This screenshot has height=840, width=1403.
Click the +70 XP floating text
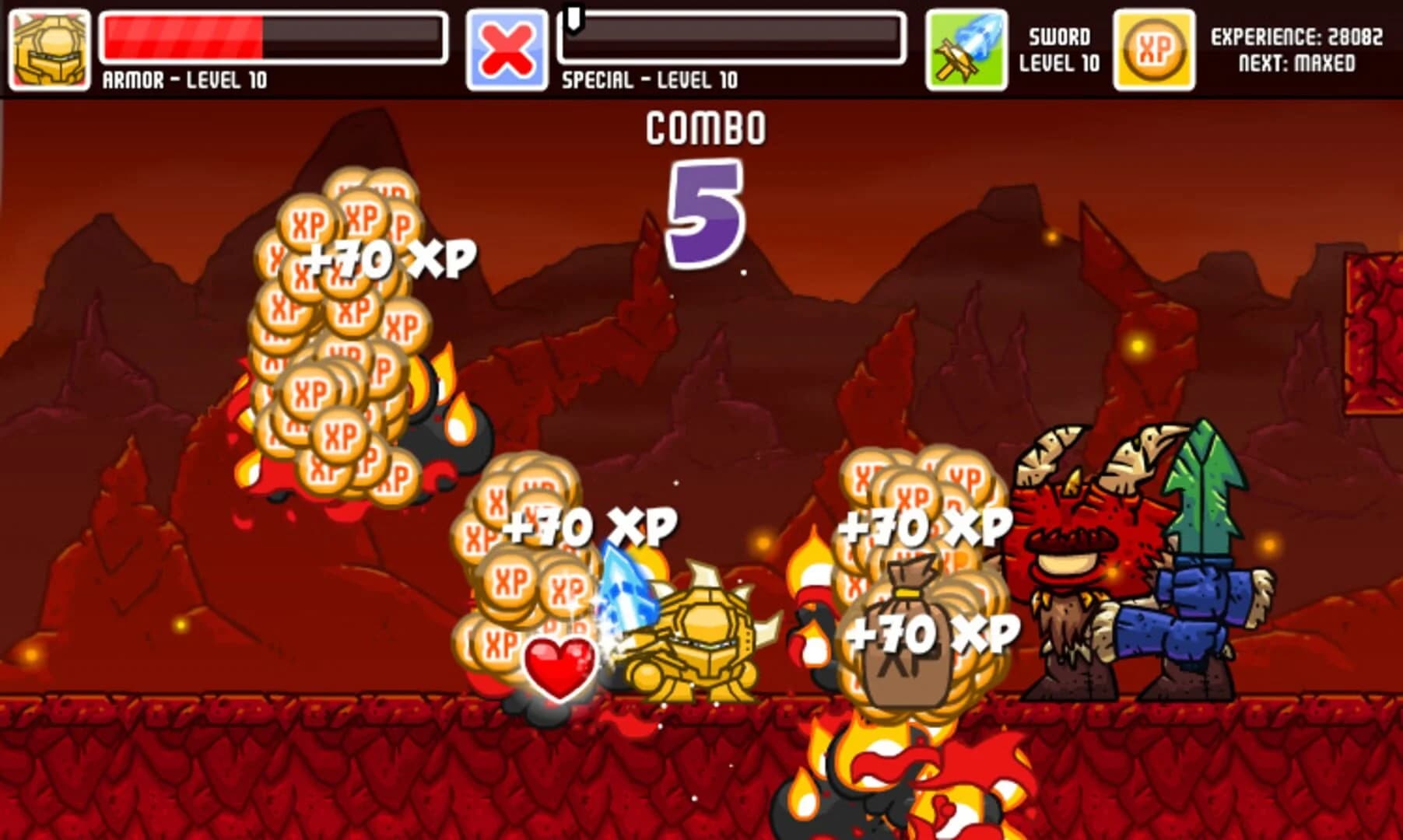pyautogui.click(x=389, y=257)
